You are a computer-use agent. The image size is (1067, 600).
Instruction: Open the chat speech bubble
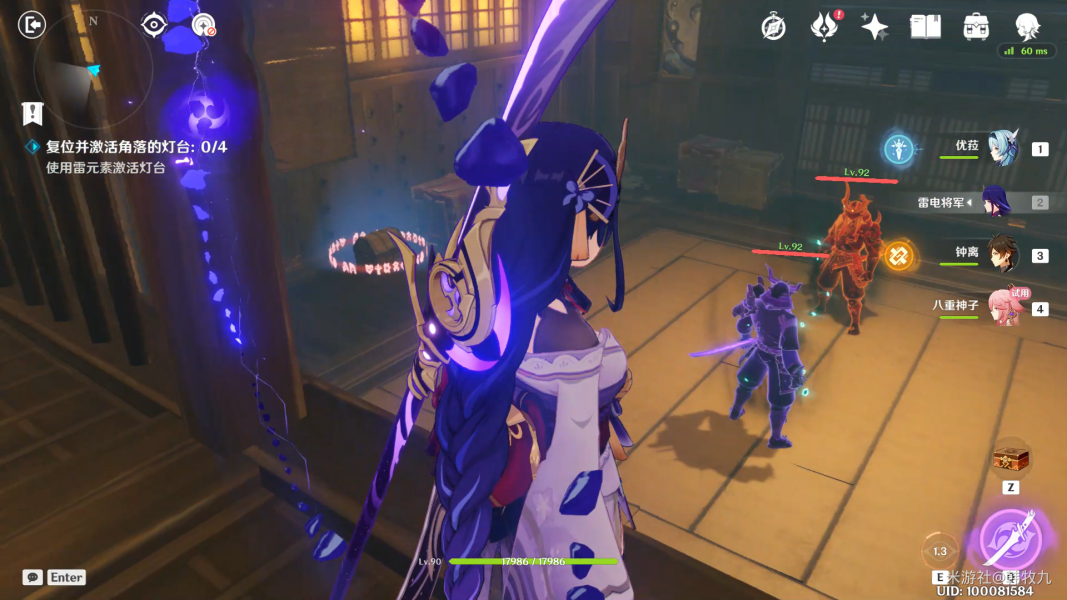(x=33, y=577)
